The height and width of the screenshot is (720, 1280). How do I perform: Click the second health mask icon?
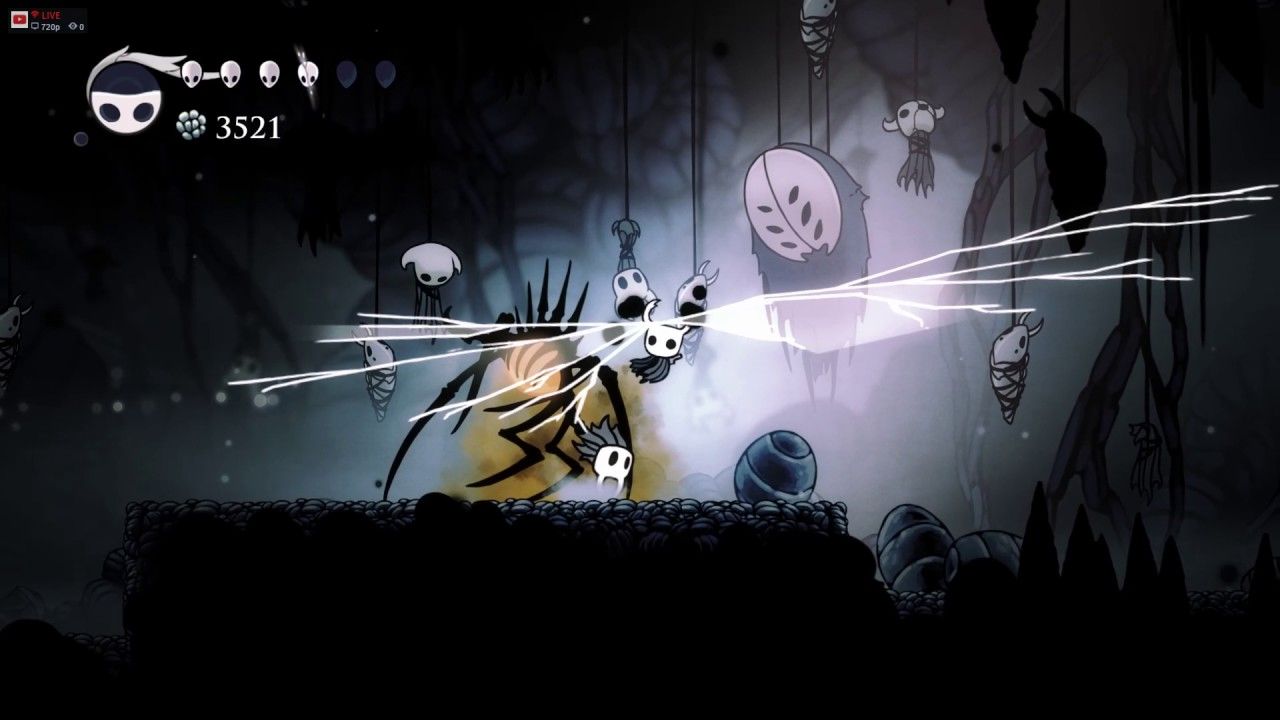(x=229, y=74)
